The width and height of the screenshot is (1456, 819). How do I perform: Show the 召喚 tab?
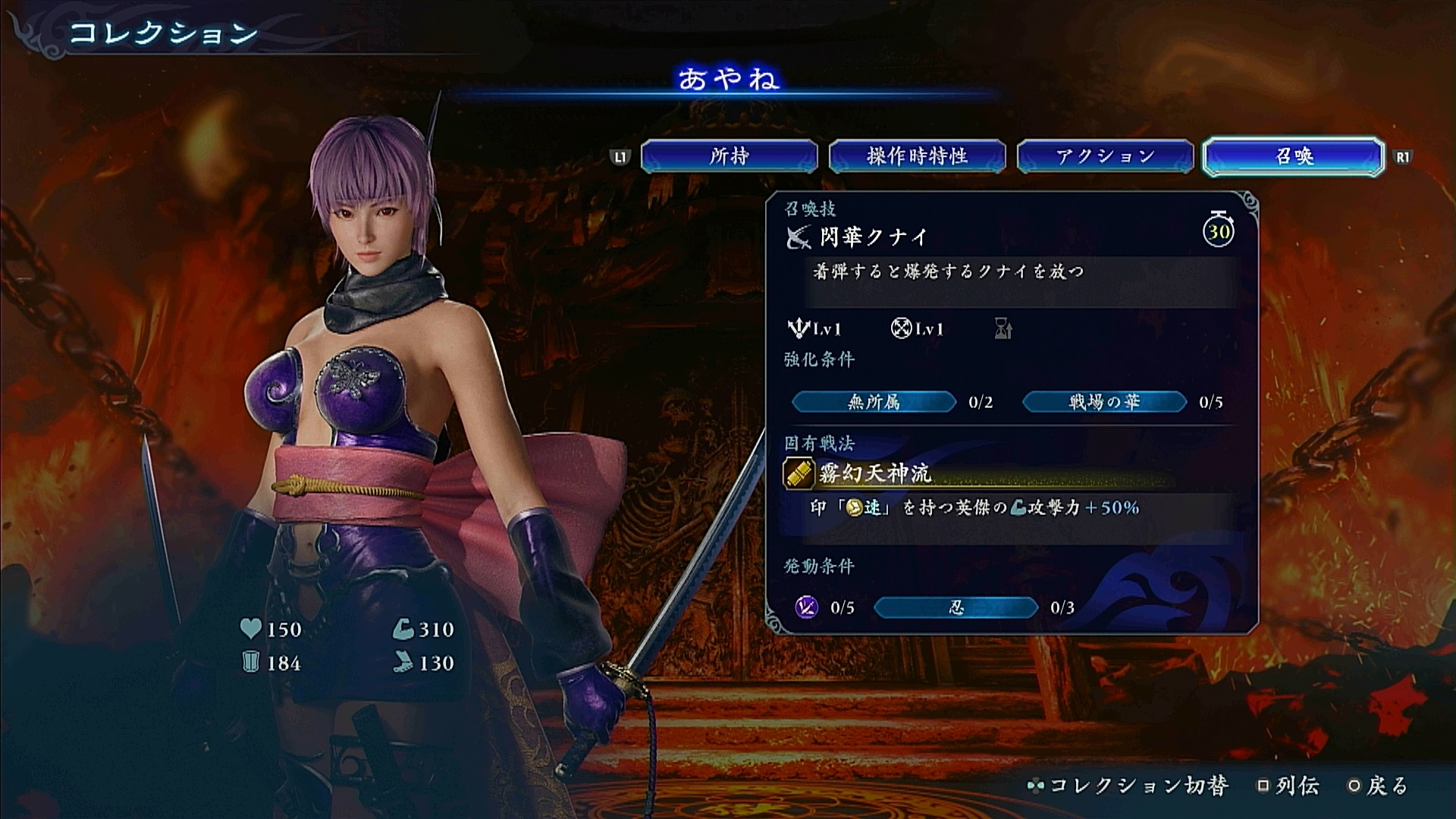(x=1294, y=157)
